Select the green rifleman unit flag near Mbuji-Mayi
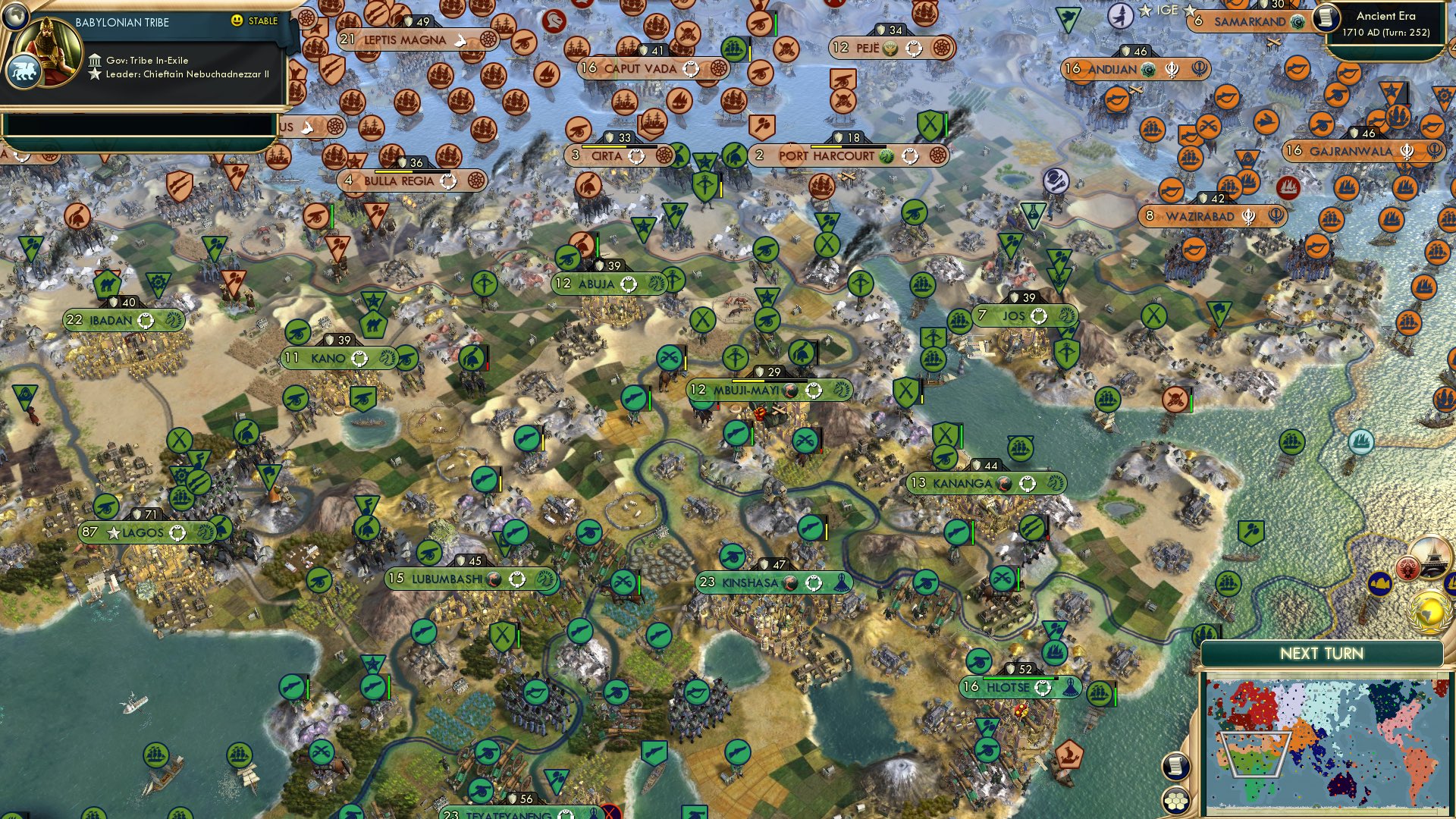 (x=736, y=433)
